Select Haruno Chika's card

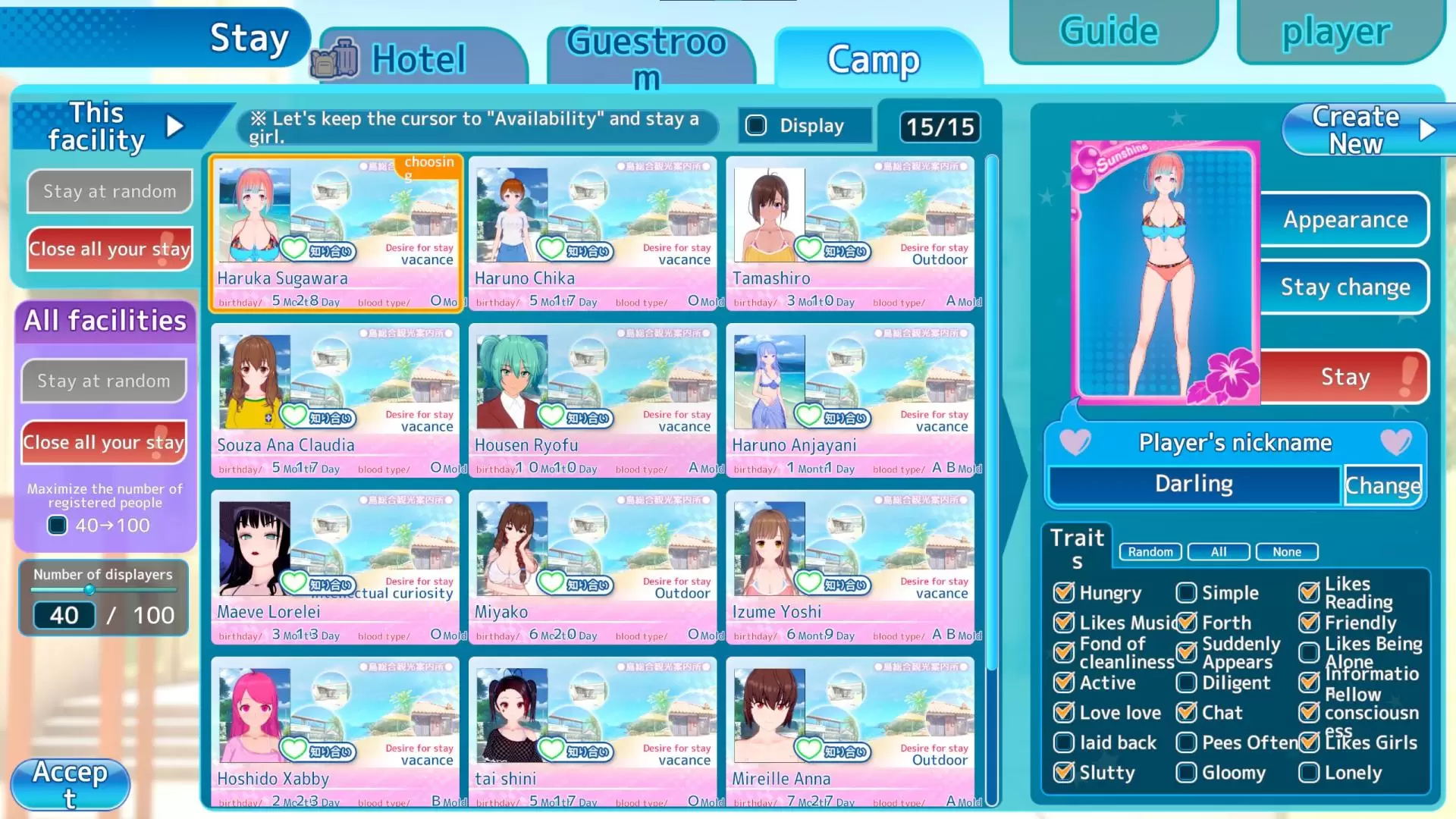pyautogui.click(x=592, y=233)
